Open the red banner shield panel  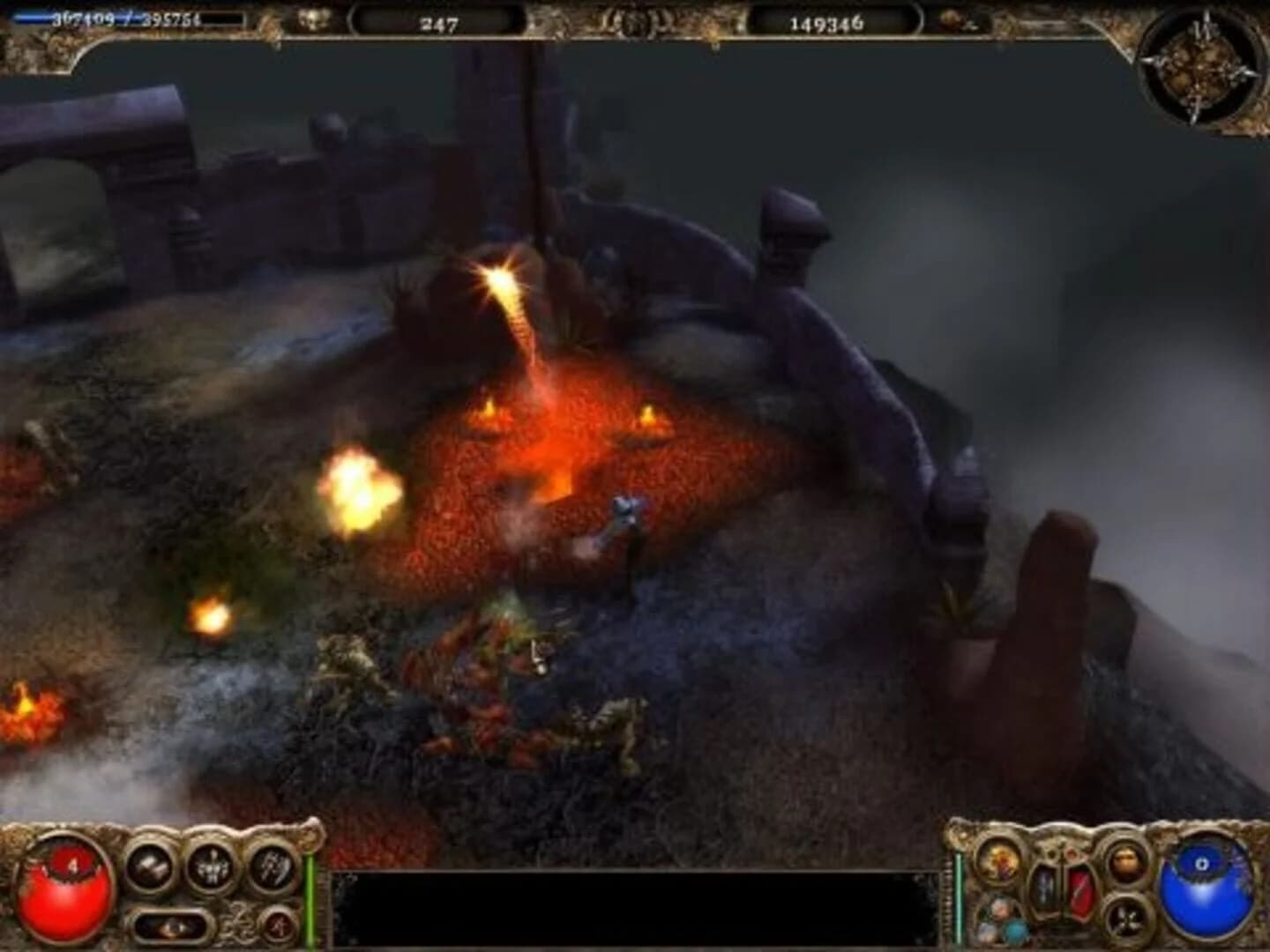1080,892
